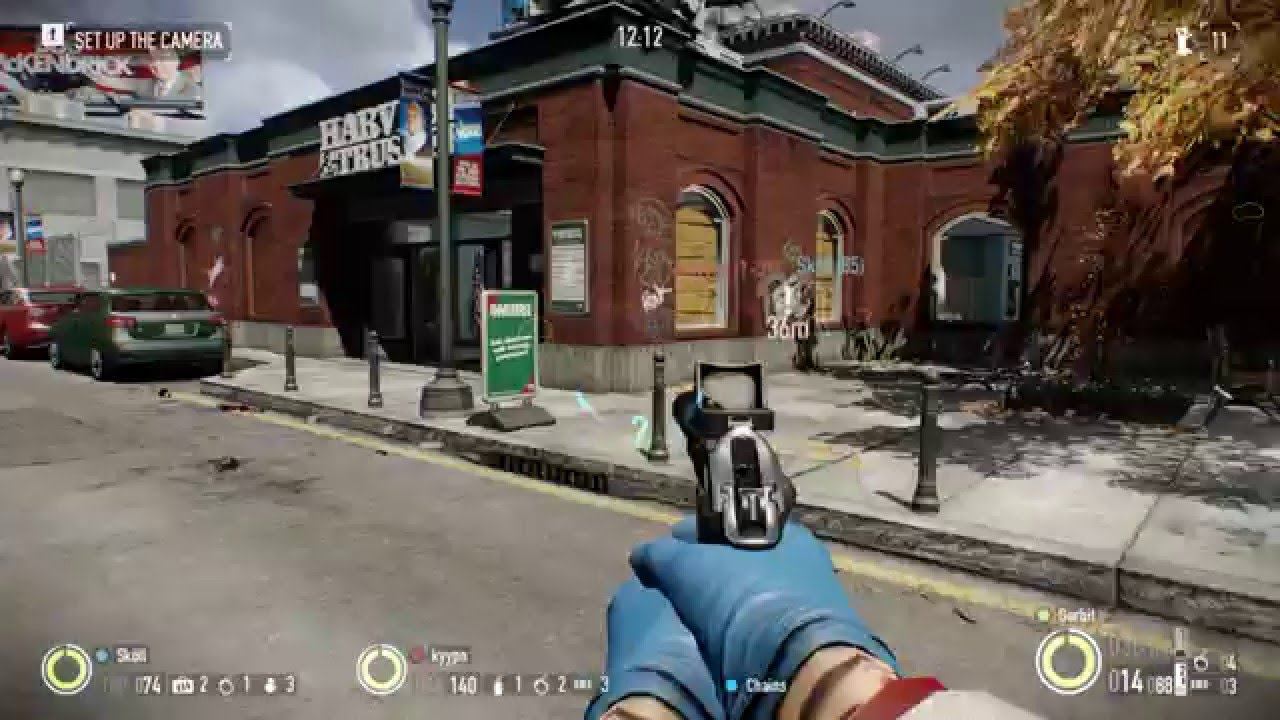Click Skill's ammo bag equipment icon
1280x720 pixels.
(183, 685)
